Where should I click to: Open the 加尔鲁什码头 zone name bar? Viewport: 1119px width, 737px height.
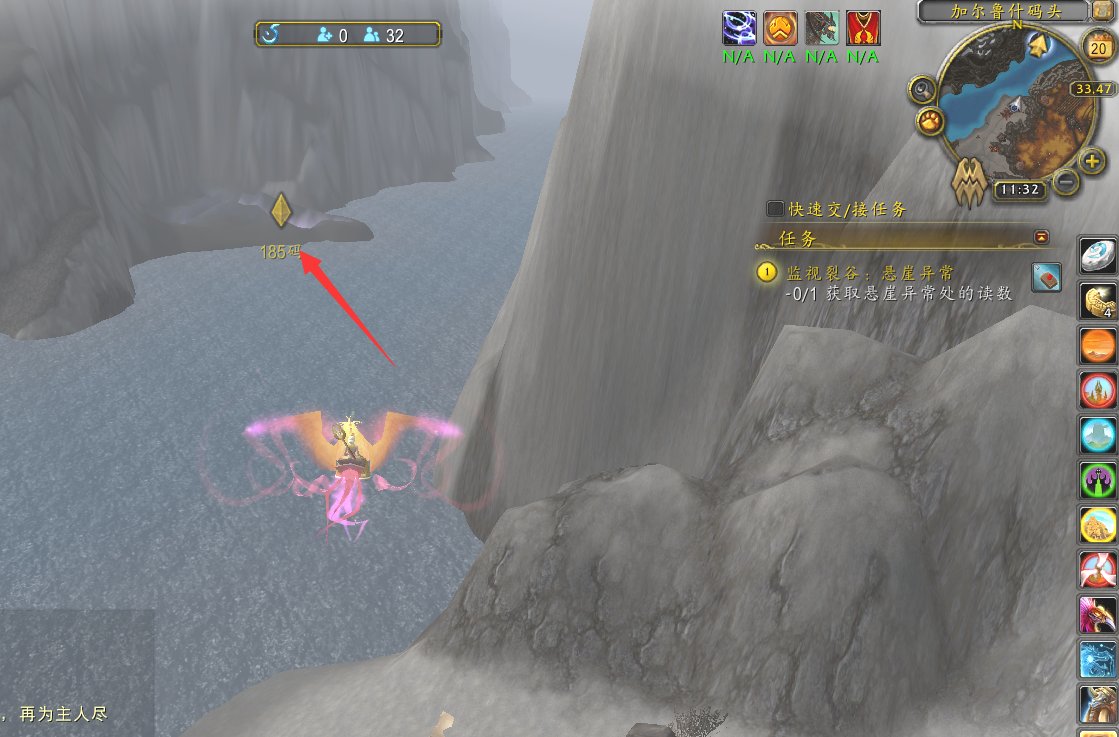pos(1002,12)
